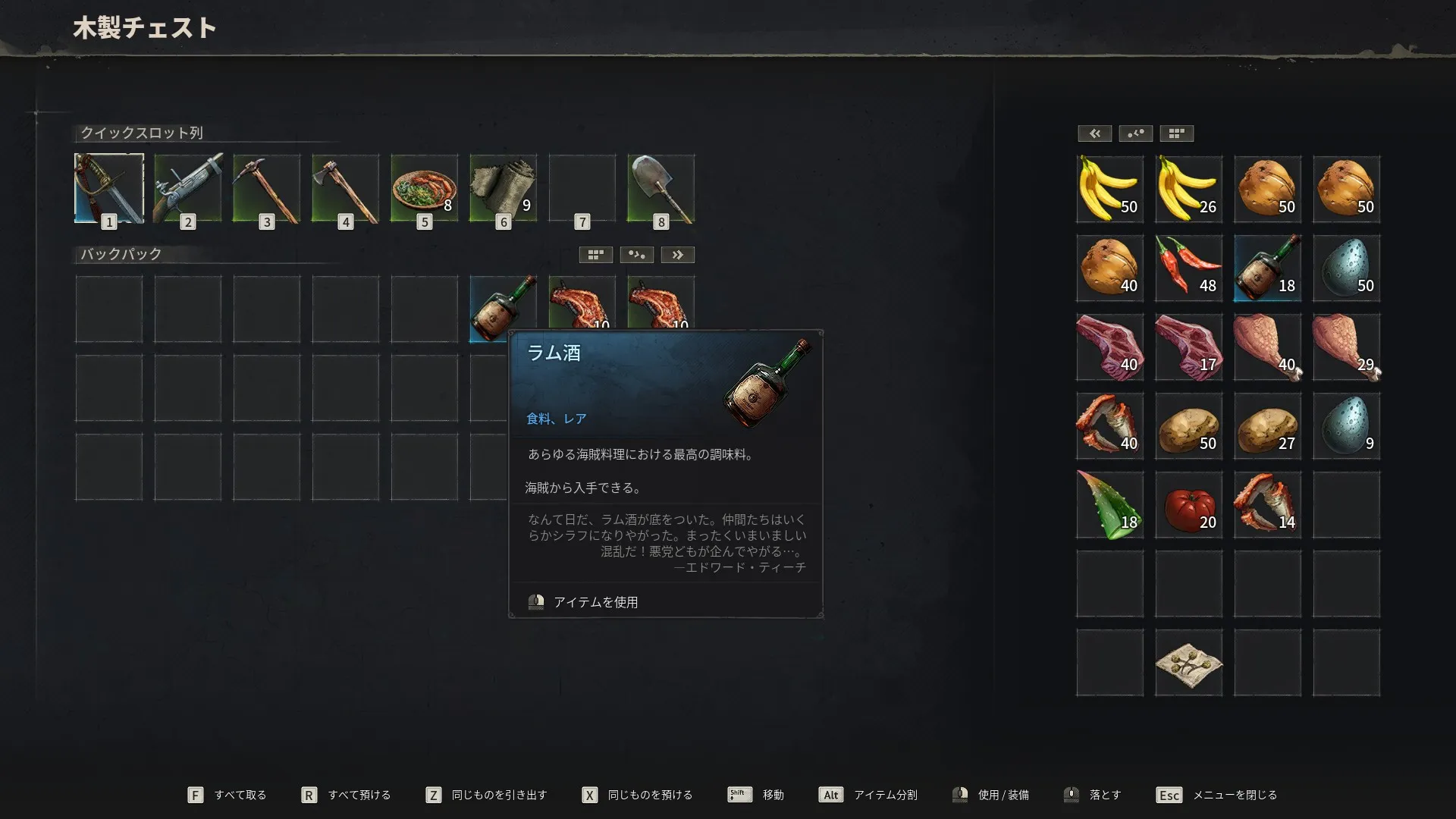Viewport: 1456px width, 819px height.
Task: Select the rum bottle stack of 18
Action: [x=1267, y=268]
